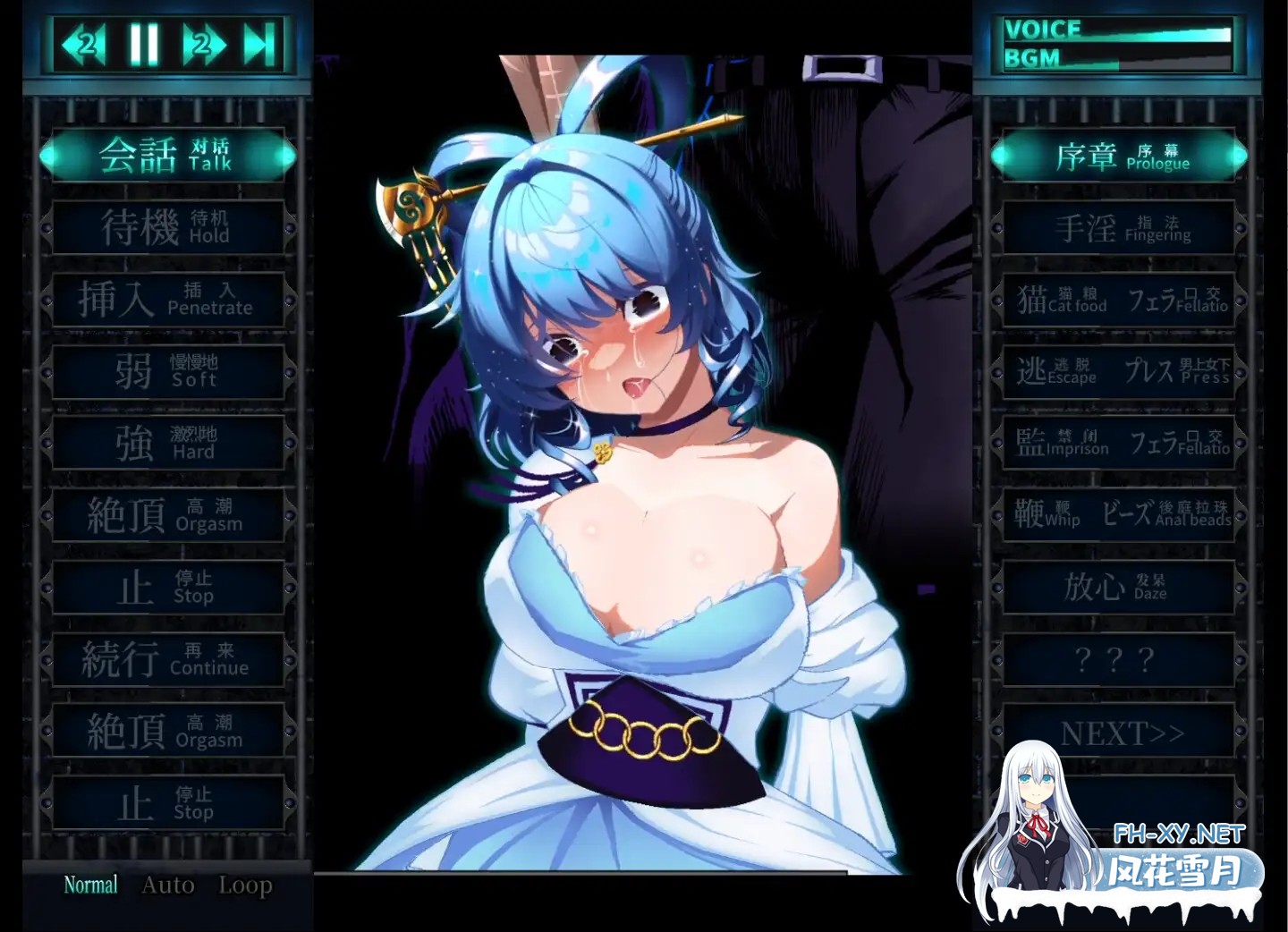Screen dimensions: 1288x932
Task: Select the 待機 Hold action
Action: pos(168,226)
